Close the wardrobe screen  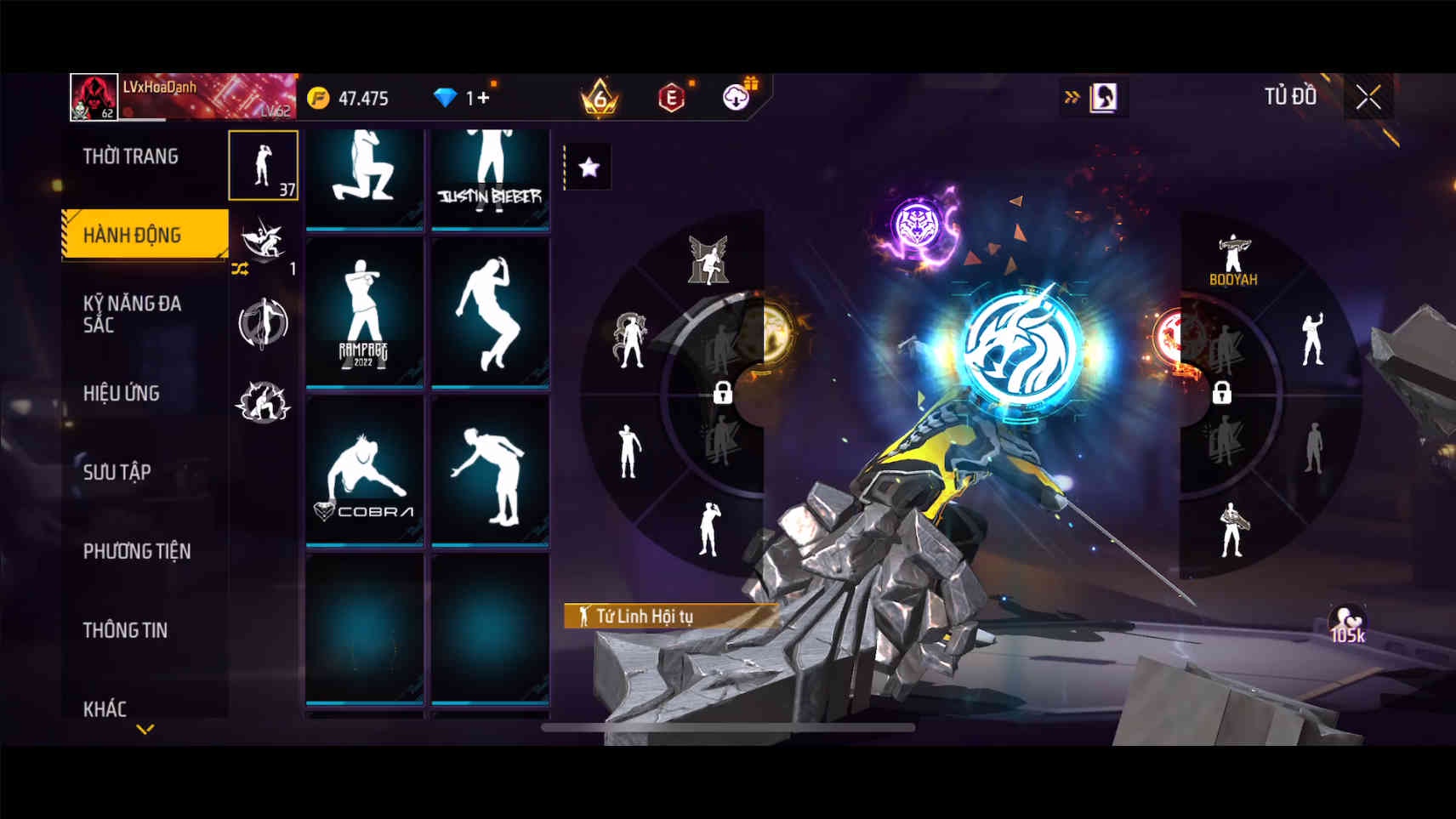[x=1368, y=98]
